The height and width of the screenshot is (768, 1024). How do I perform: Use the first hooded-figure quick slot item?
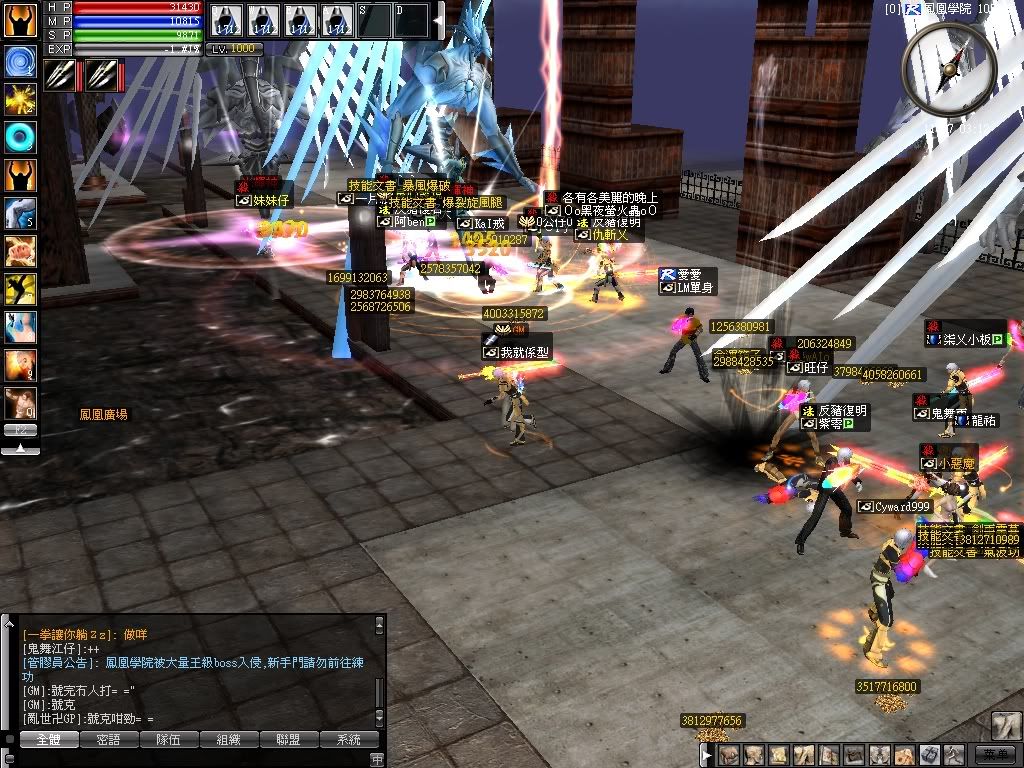click(226, 20)
